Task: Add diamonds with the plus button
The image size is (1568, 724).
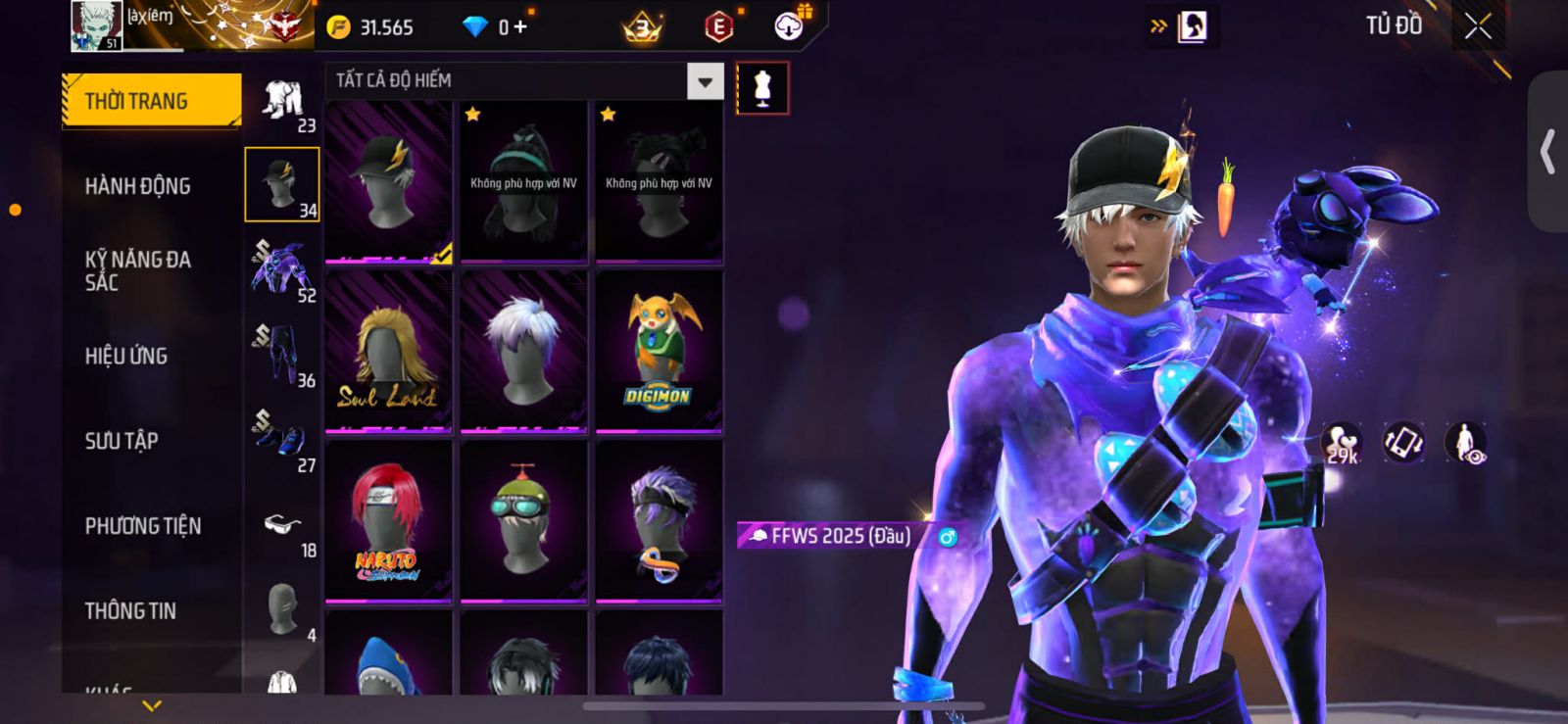Action: 520,27
